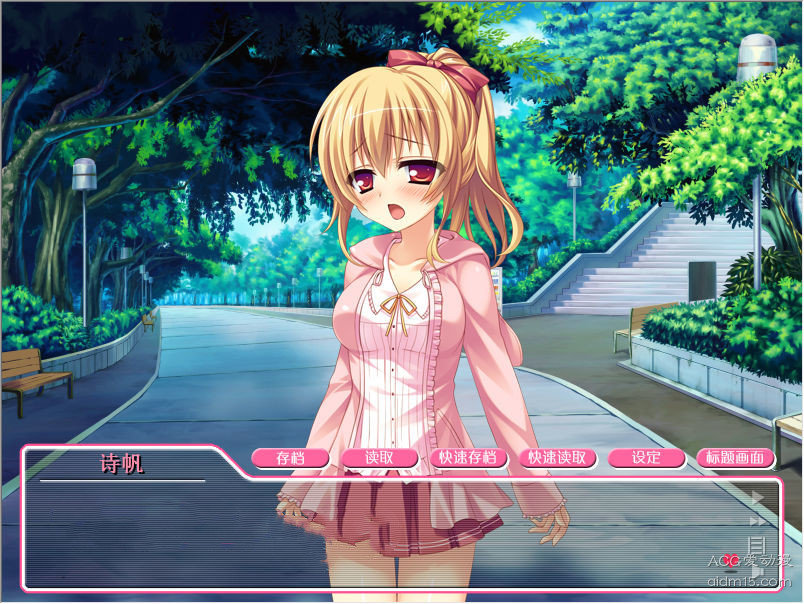Show the text backlog icon
The width and height of the screenshot is (804, 604).
click(757, 544)
